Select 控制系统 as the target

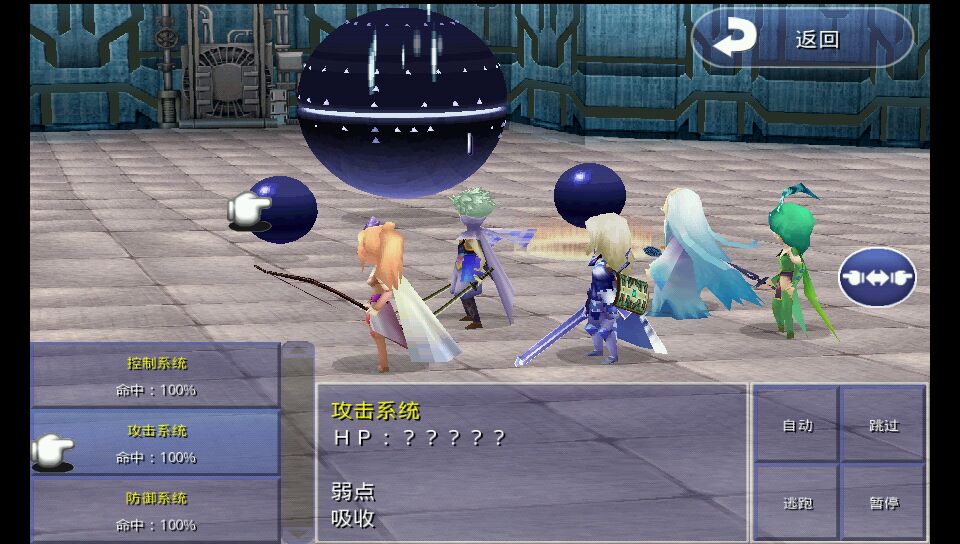point(156,375)
